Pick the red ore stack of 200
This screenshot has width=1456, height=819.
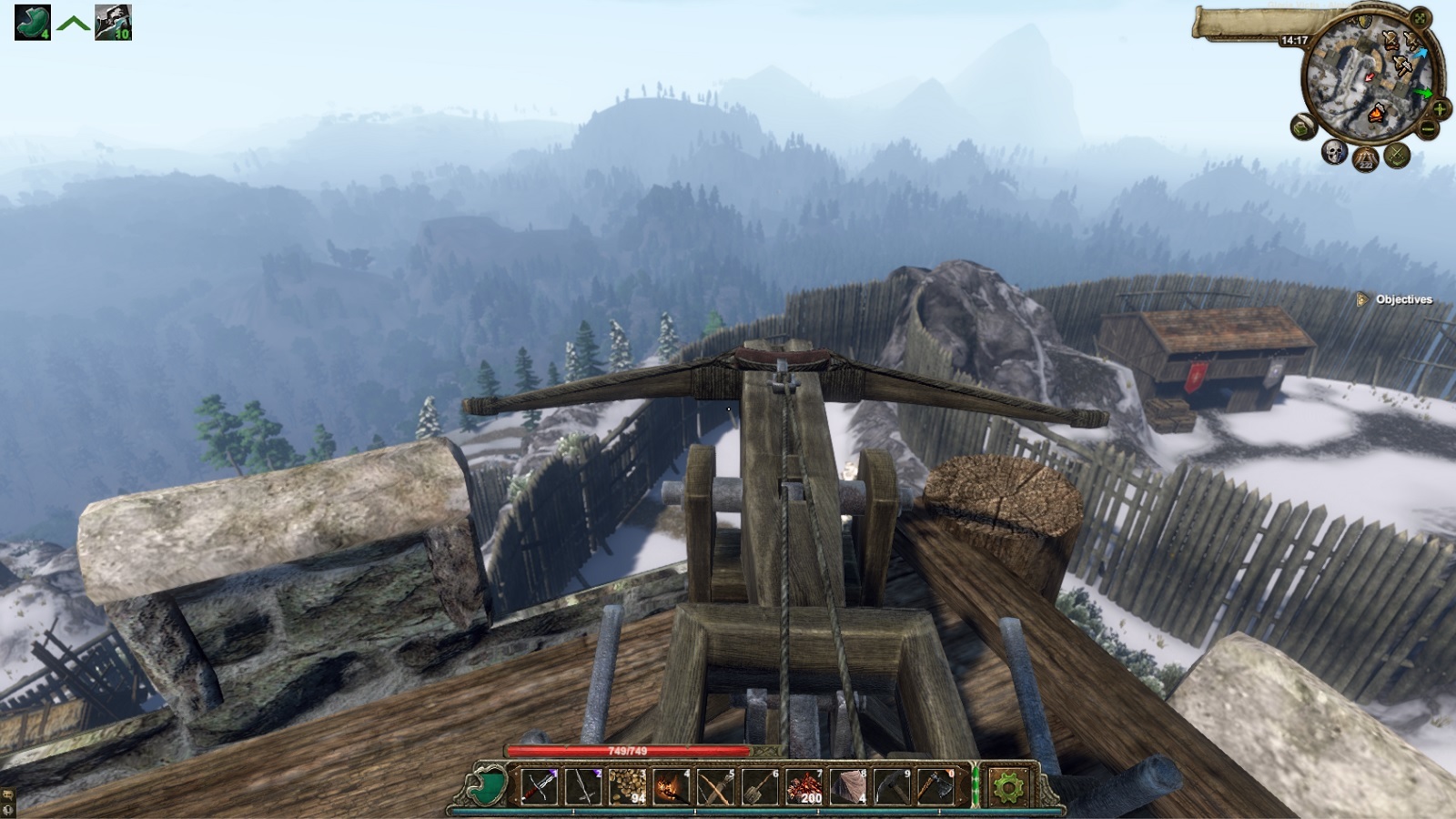(x=804, y=786)
